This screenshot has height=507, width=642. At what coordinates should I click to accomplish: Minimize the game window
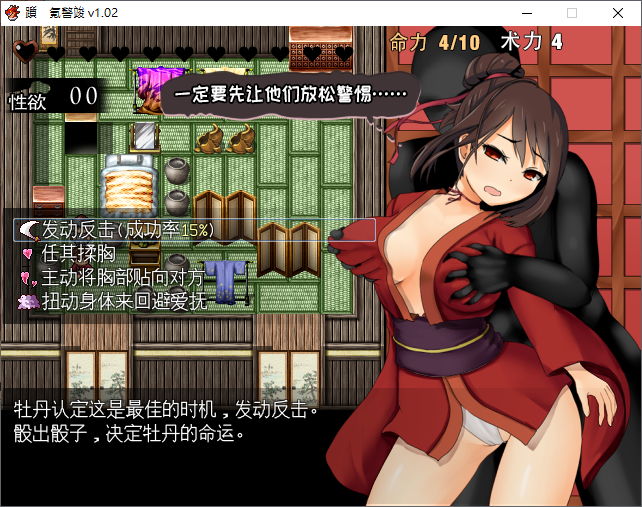coord(526,13)
